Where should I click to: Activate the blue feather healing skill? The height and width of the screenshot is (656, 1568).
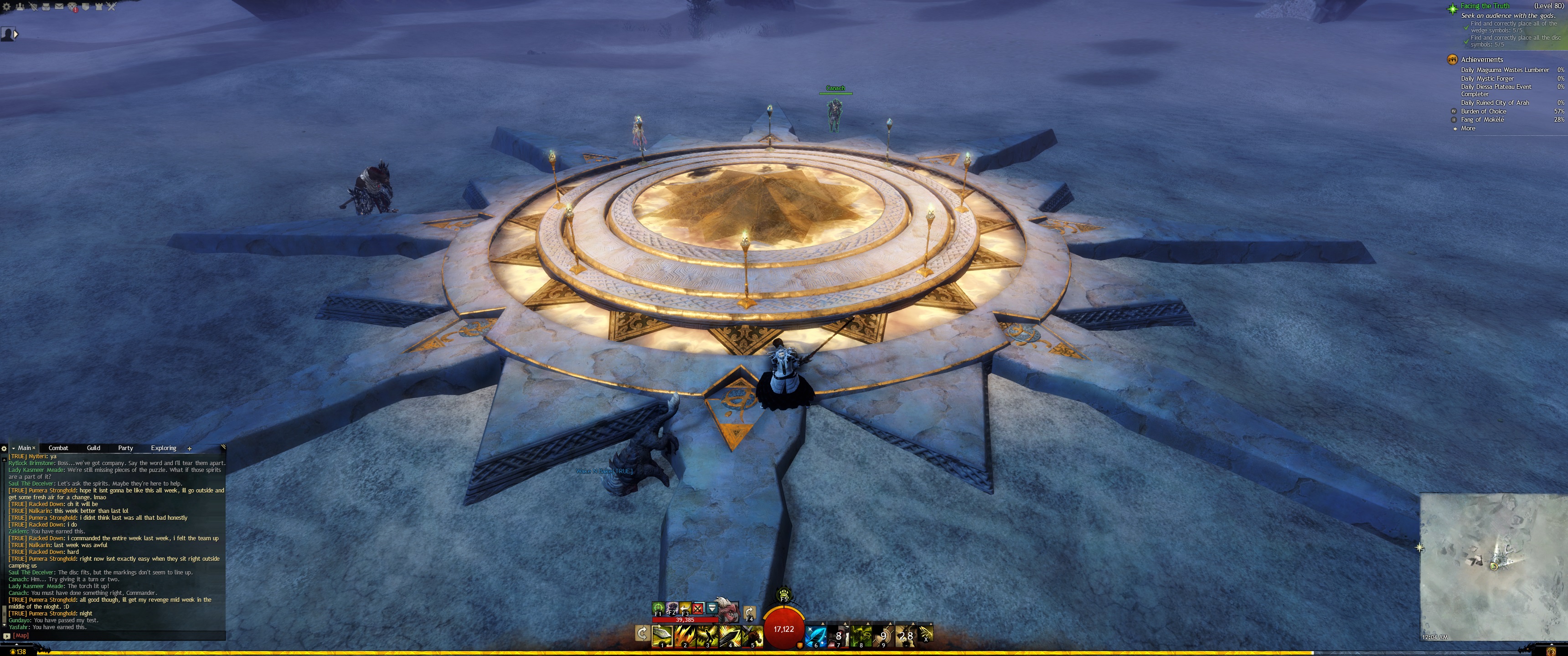[x=815, y=635]
